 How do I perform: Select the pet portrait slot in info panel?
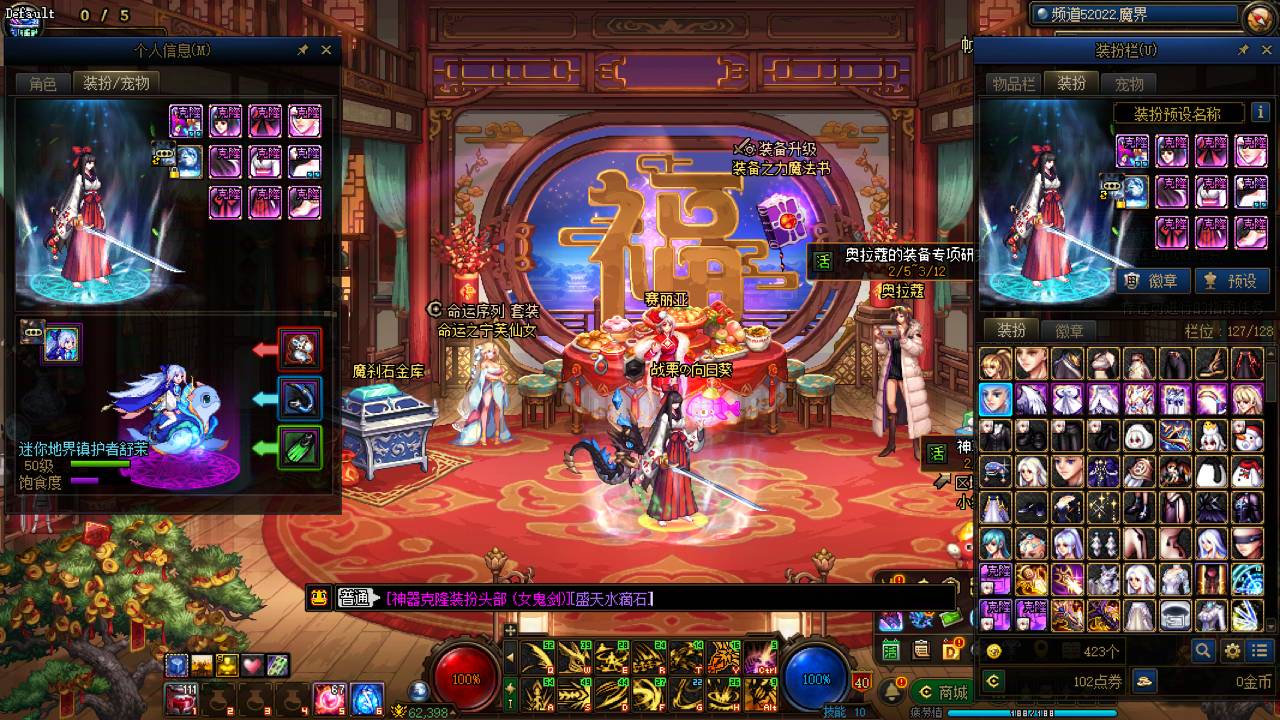coord(62,345)
